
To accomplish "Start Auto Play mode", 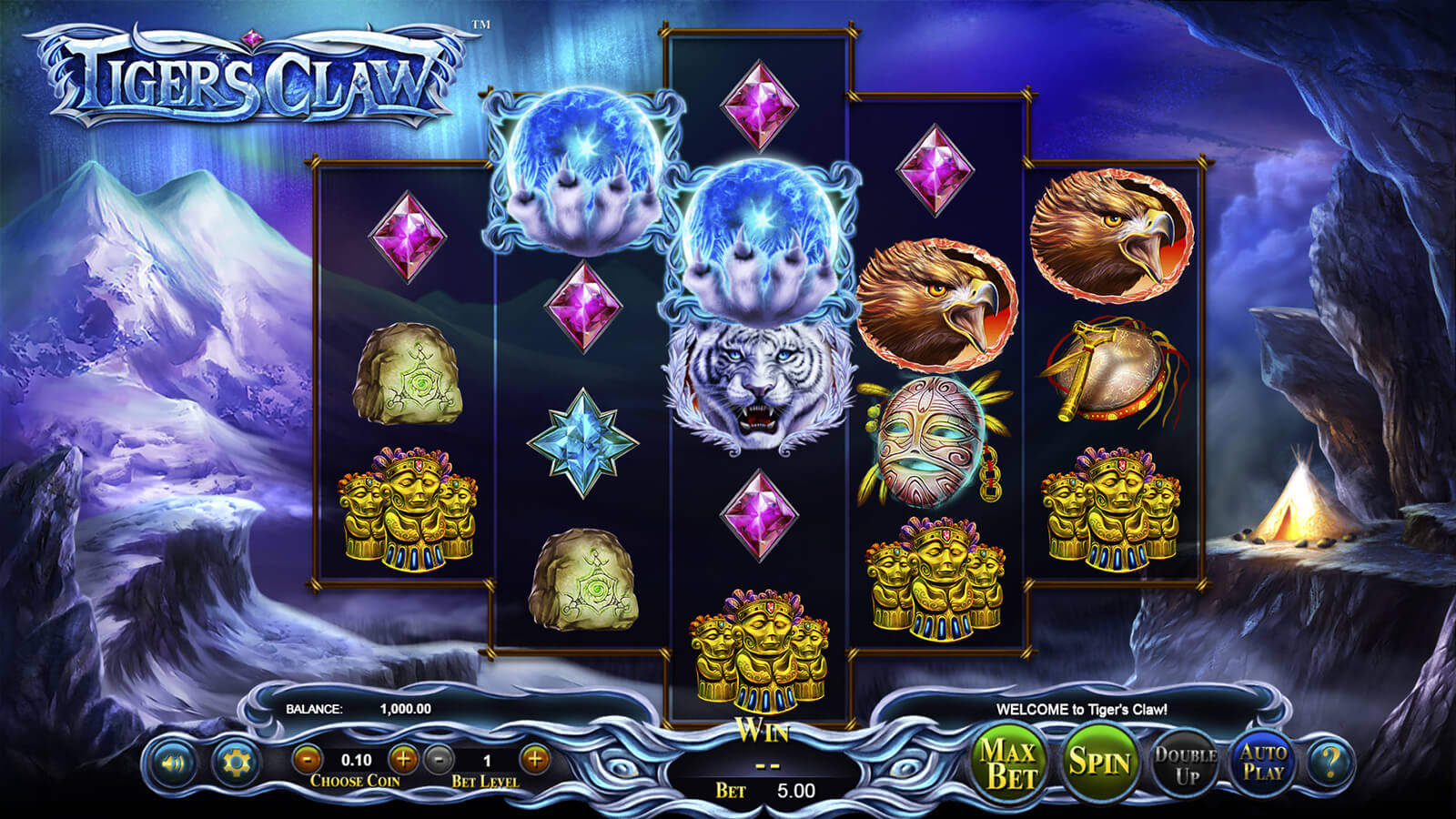I will tap(1263, 763).
